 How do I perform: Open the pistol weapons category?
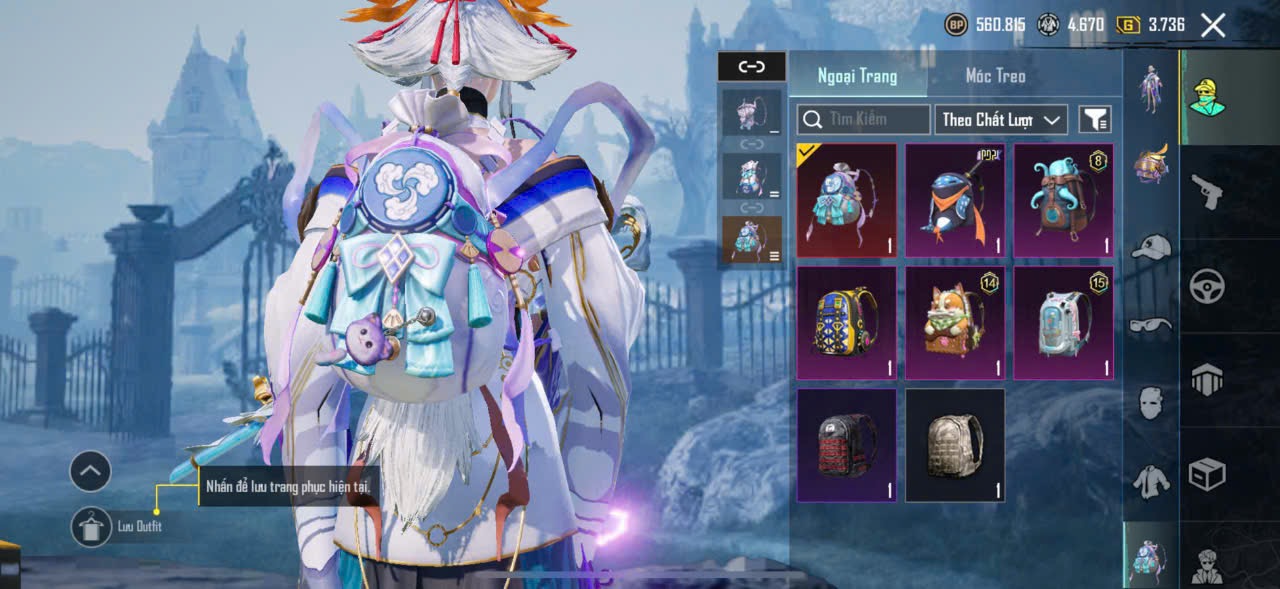point(1207,191)
